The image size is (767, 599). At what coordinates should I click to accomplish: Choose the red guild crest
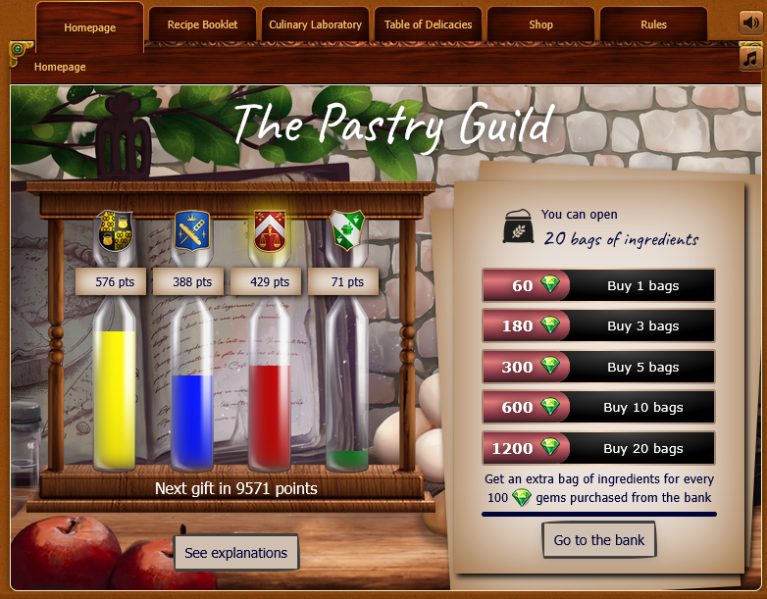click(x=267, y=232)
